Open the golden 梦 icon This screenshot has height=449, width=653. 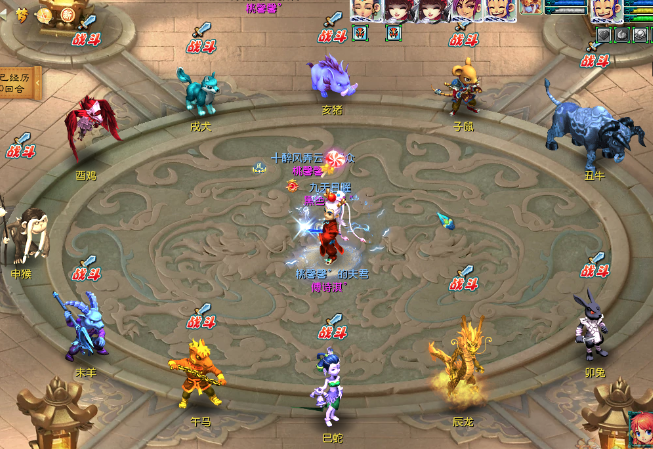22,14
